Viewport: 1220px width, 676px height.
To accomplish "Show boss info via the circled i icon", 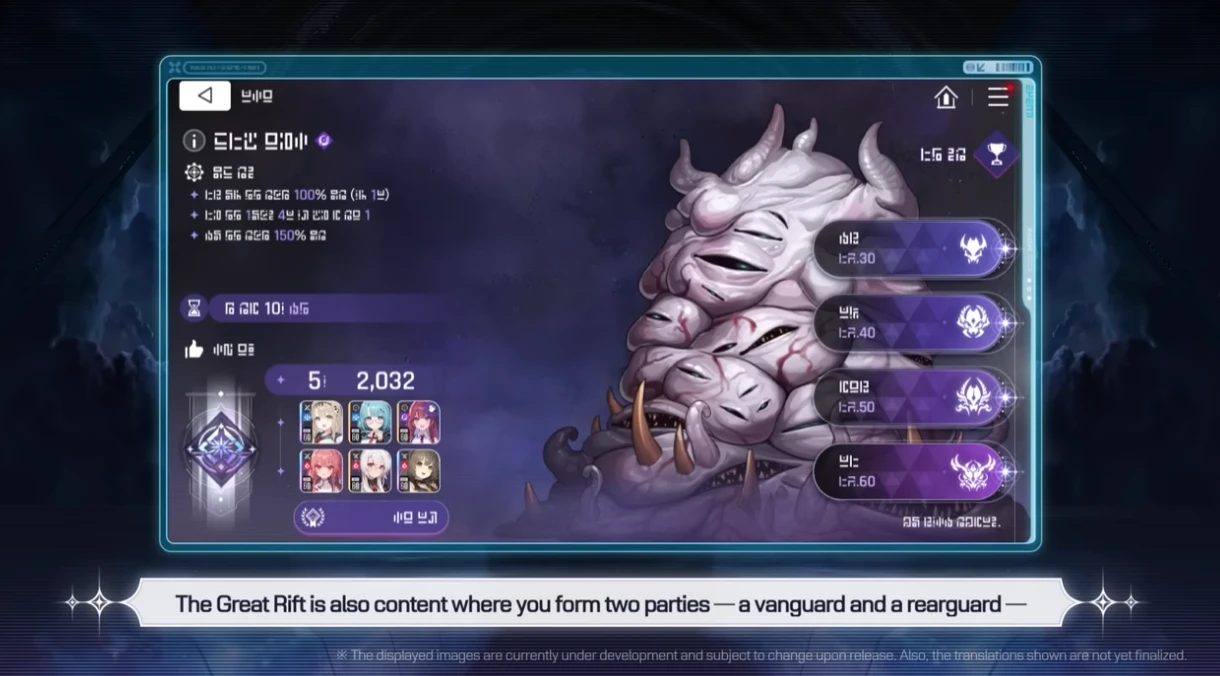I will pos(194,141).
